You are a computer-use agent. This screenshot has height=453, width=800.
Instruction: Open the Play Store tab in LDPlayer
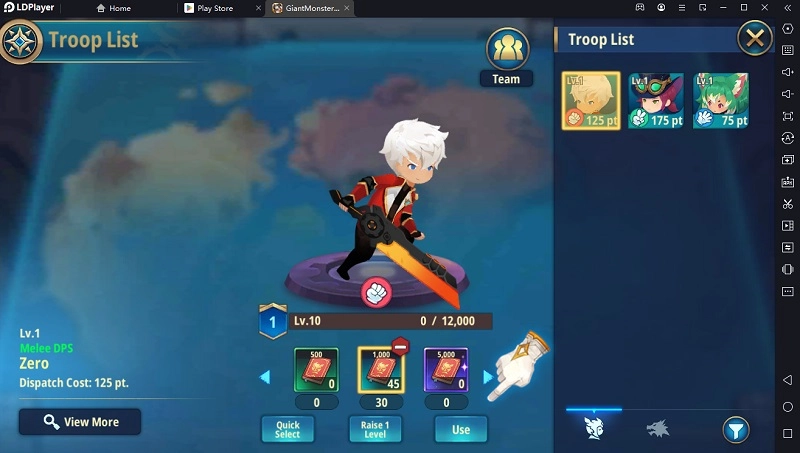[214, 8]
